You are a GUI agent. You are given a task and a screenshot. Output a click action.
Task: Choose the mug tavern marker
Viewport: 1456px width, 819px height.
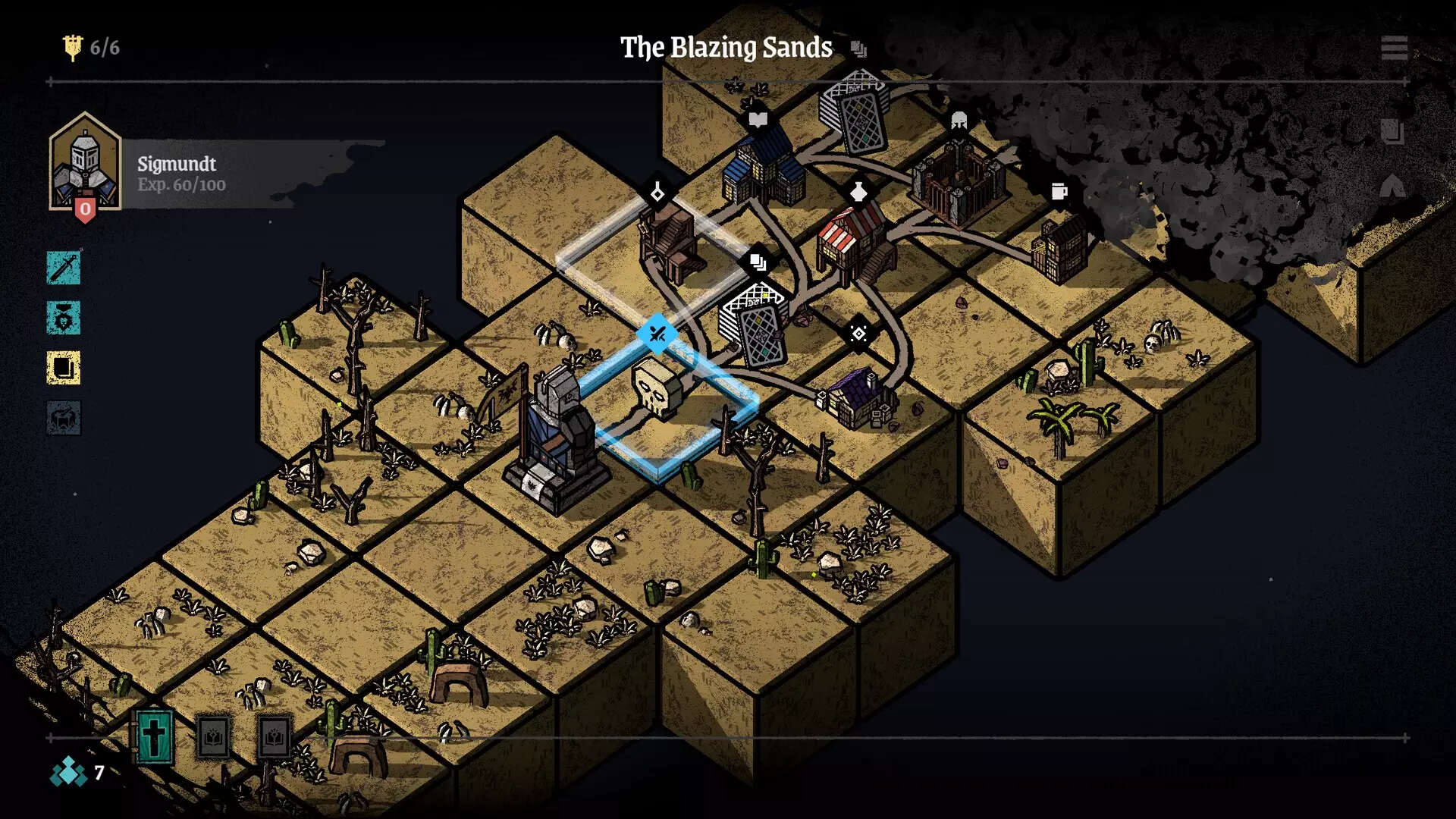[1059, 191]
